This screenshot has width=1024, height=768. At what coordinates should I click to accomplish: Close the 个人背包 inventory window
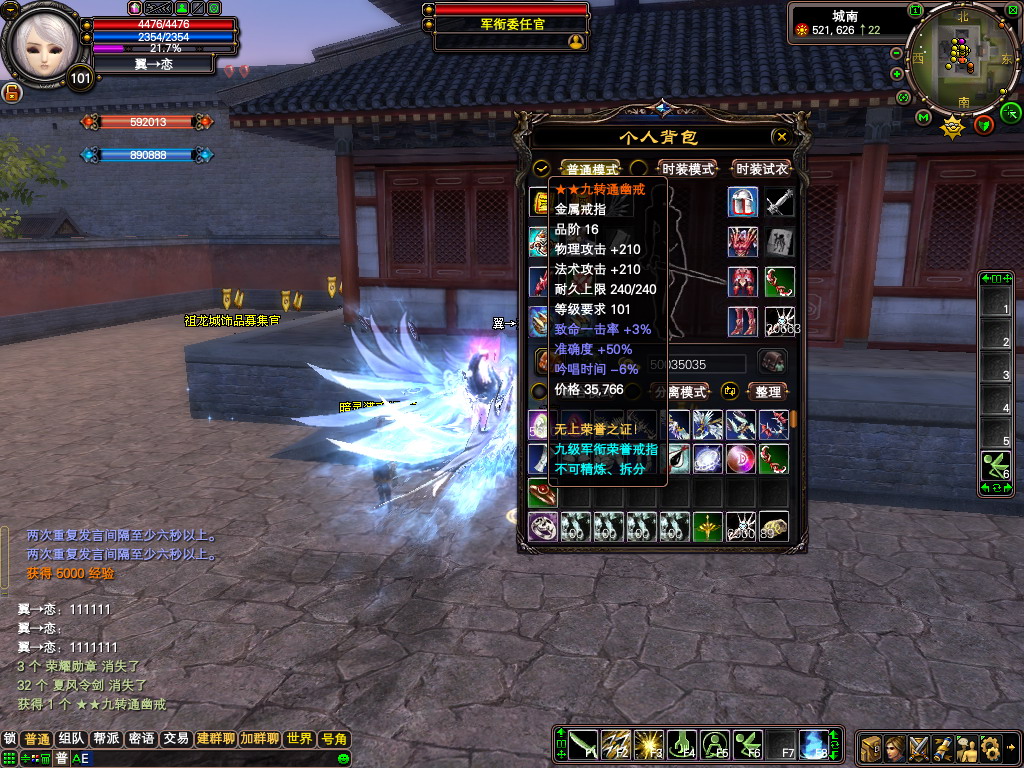781,137
